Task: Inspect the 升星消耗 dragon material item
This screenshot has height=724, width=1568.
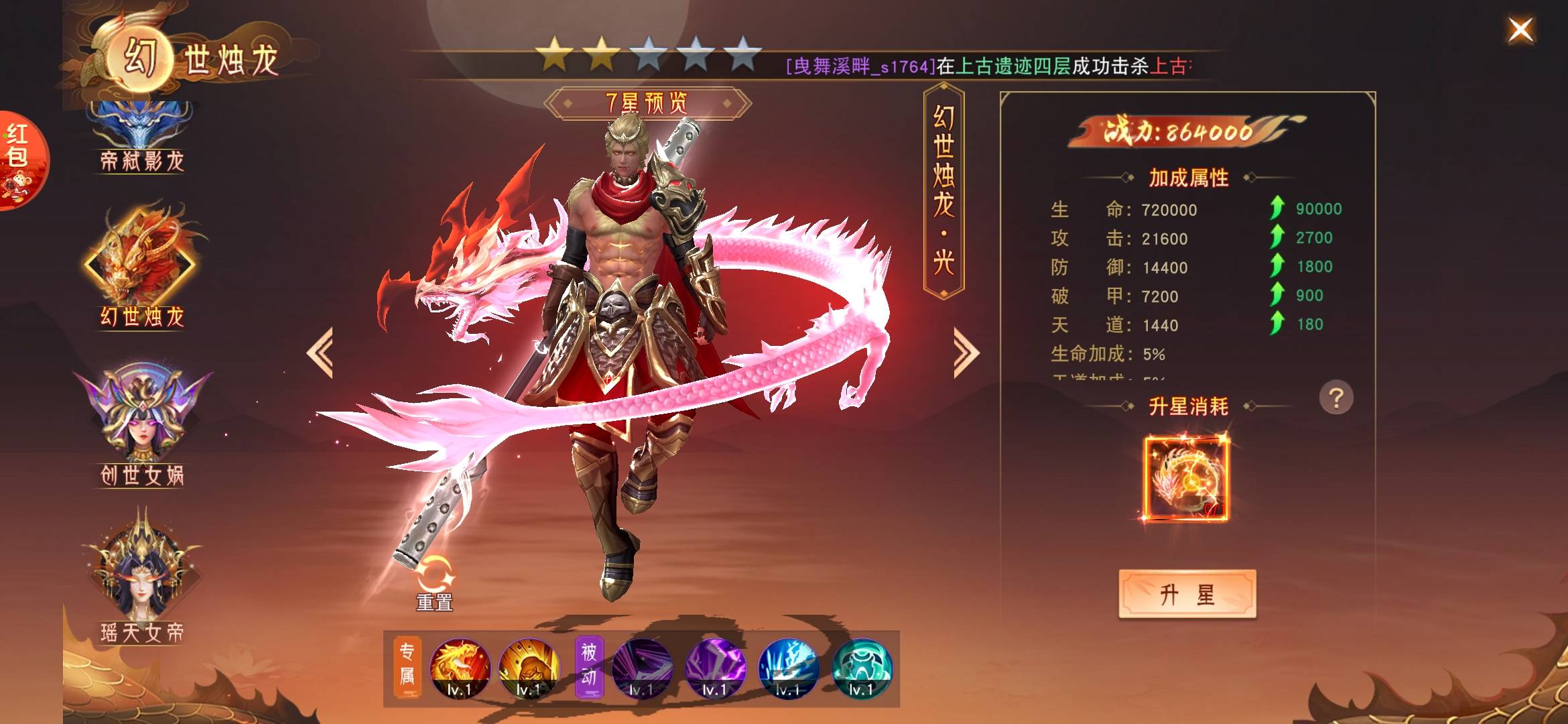Action: click(1186, 478)
